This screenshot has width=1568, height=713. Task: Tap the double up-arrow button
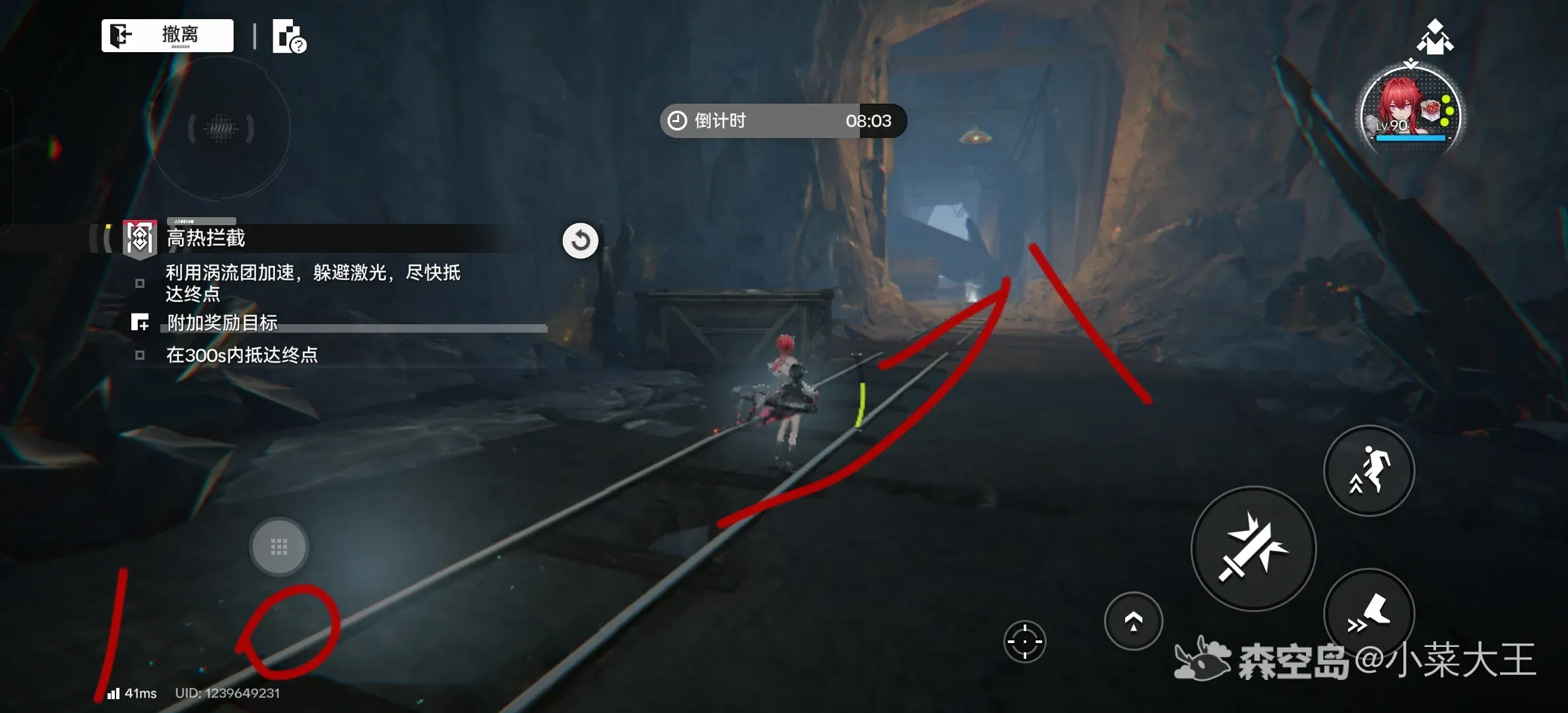coord(1133,621)
